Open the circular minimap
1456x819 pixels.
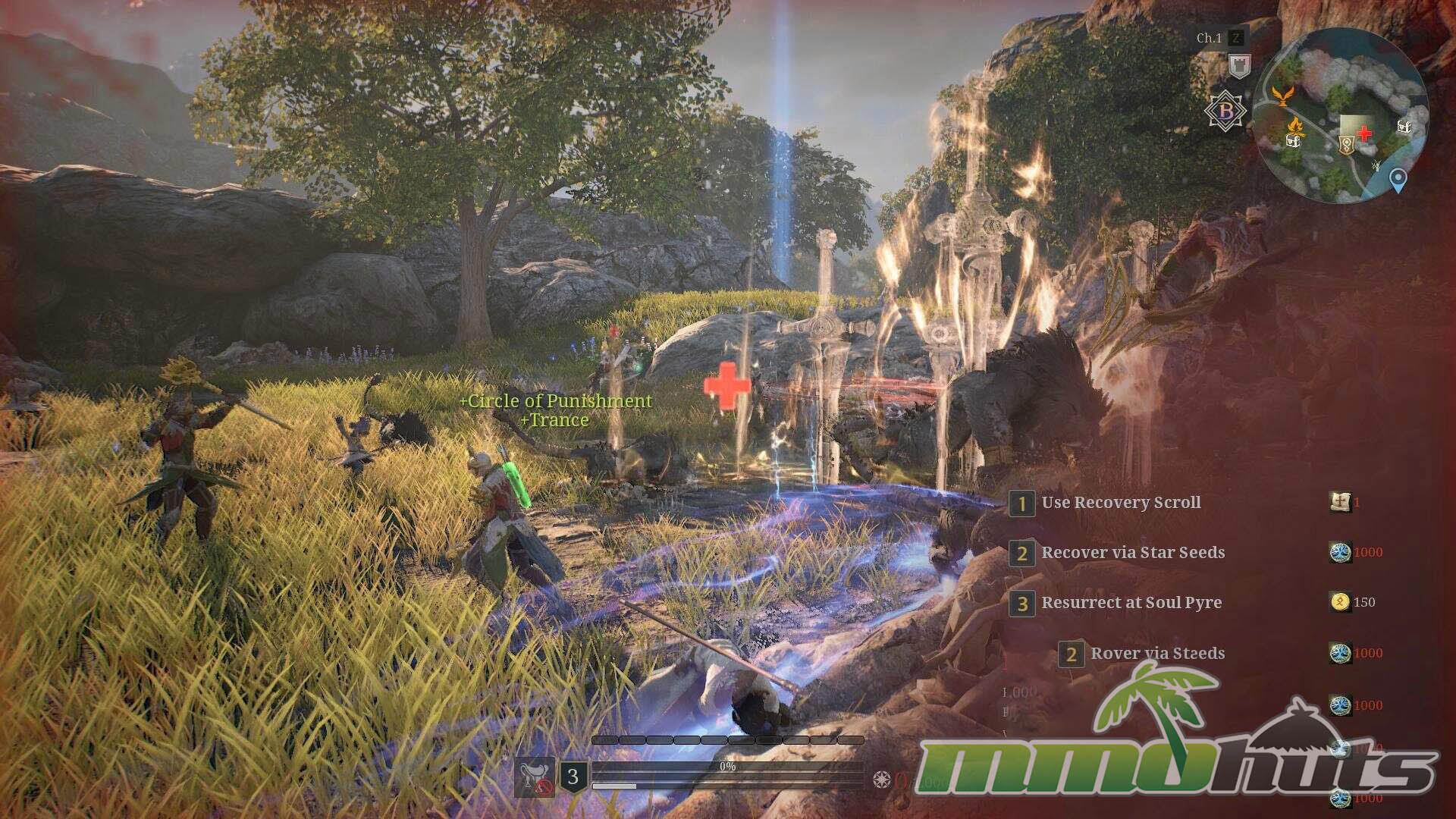[x=1340, y=115]
